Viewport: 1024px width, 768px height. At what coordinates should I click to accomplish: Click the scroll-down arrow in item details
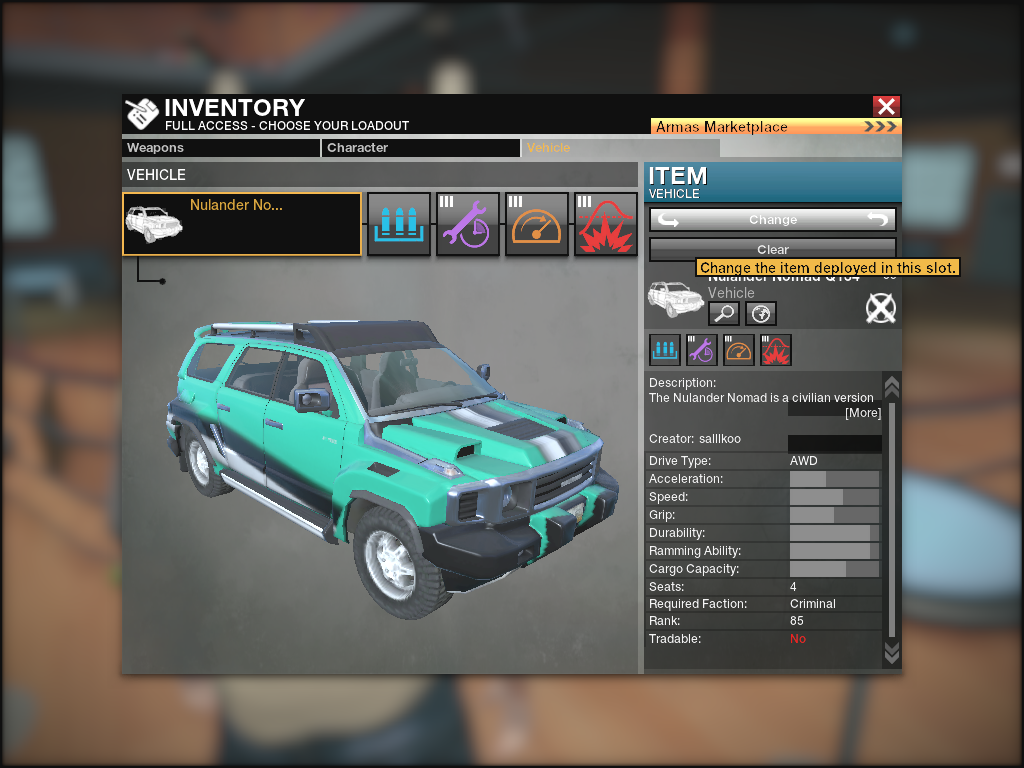[x=892, y=654]
